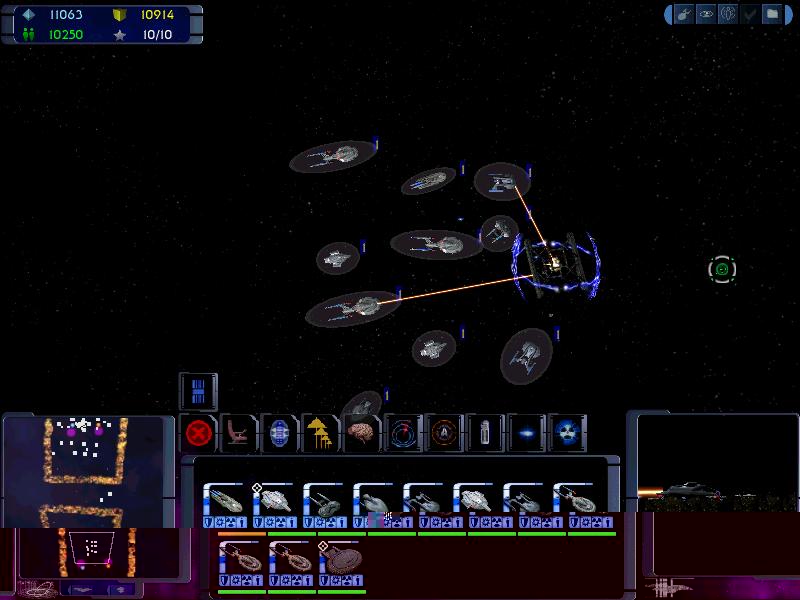Choose the yellow arrow formation icon
The image size is (800, 600).
(320, 434)
